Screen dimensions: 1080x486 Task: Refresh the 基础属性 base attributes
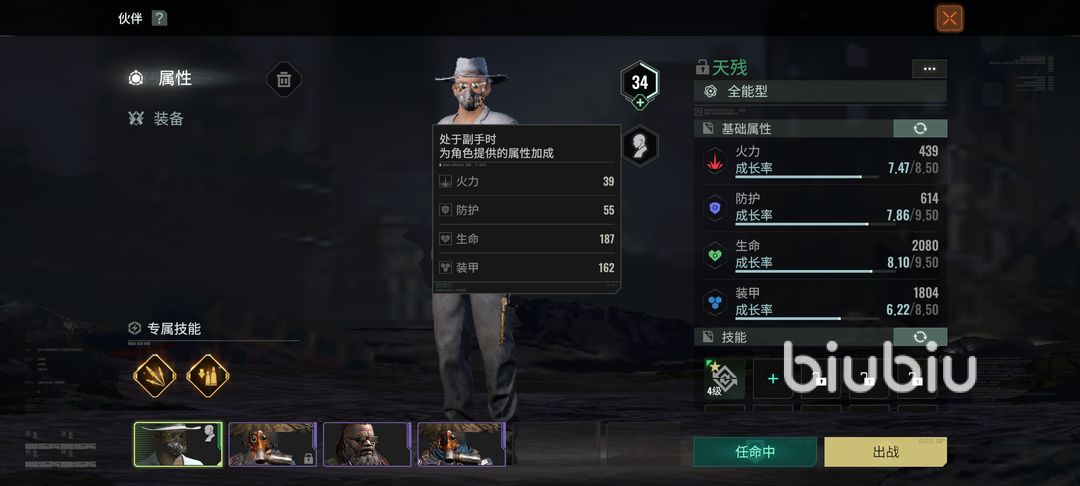point(919,129)
